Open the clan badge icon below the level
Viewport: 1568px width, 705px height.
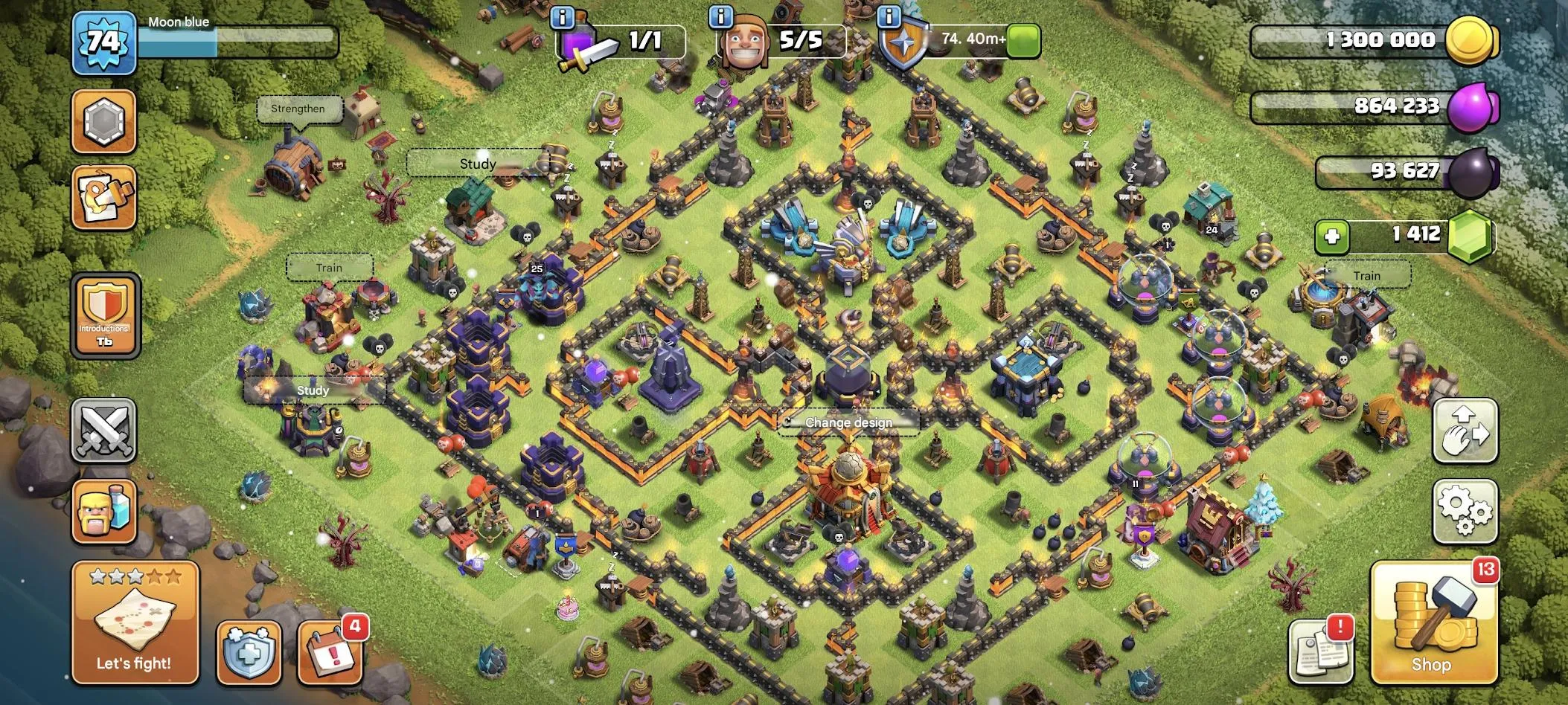(x=104, y=119)
